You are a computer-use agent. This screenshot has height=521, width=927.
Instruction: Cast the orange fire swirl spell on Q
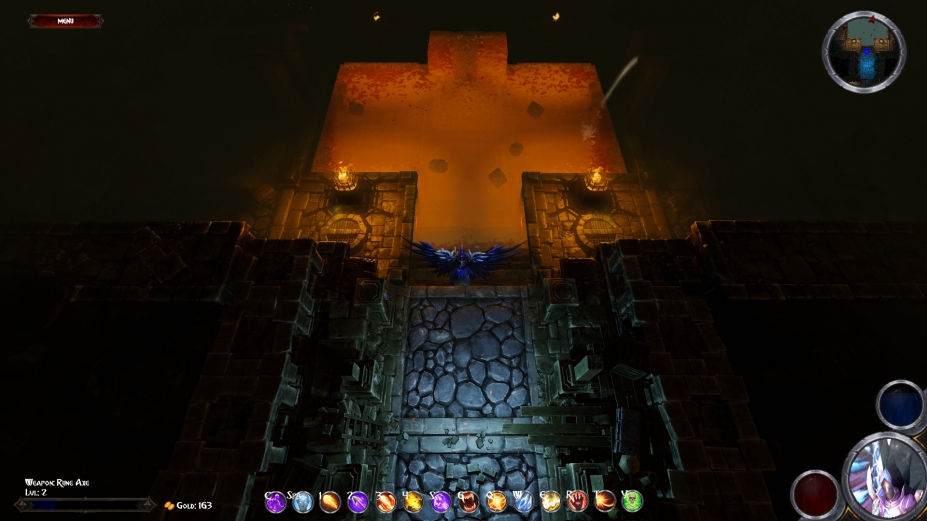(496, 502)
